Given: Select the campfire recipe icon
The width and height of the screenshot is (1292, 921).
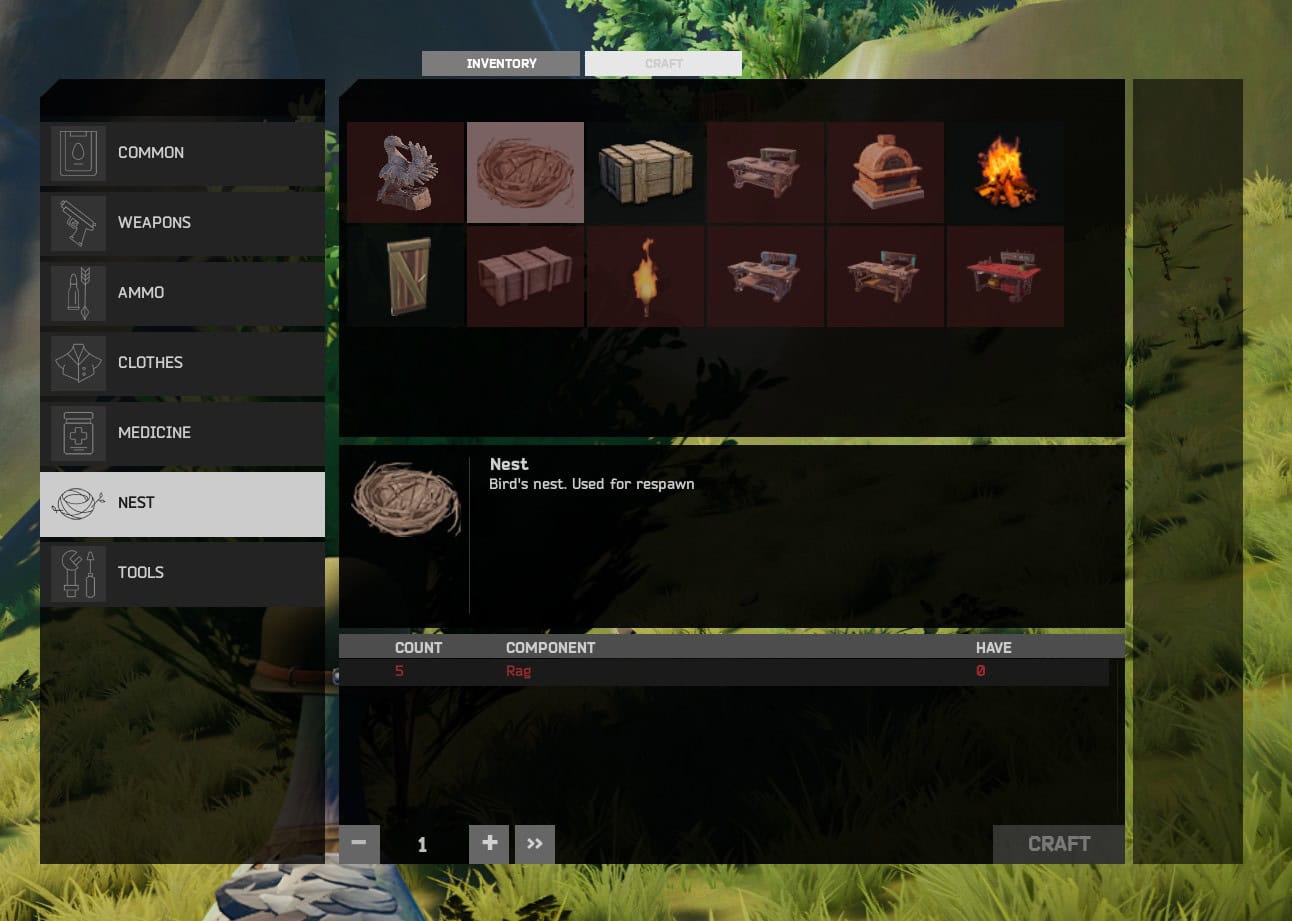Looking at the screenshot, I should pyautogui.click(x=1005, y=172).
